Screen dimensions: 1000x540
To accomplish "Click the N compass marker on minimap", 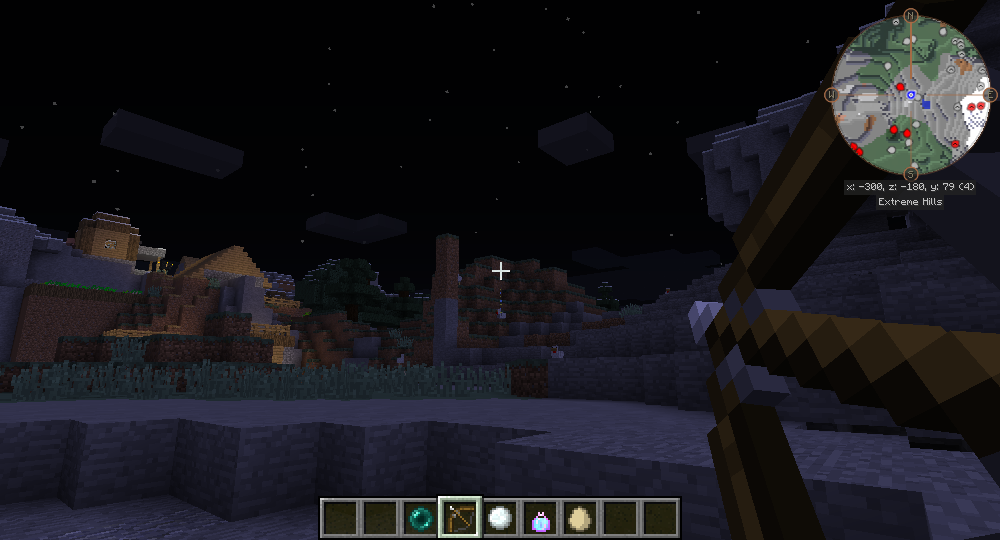I will point(911,15).
